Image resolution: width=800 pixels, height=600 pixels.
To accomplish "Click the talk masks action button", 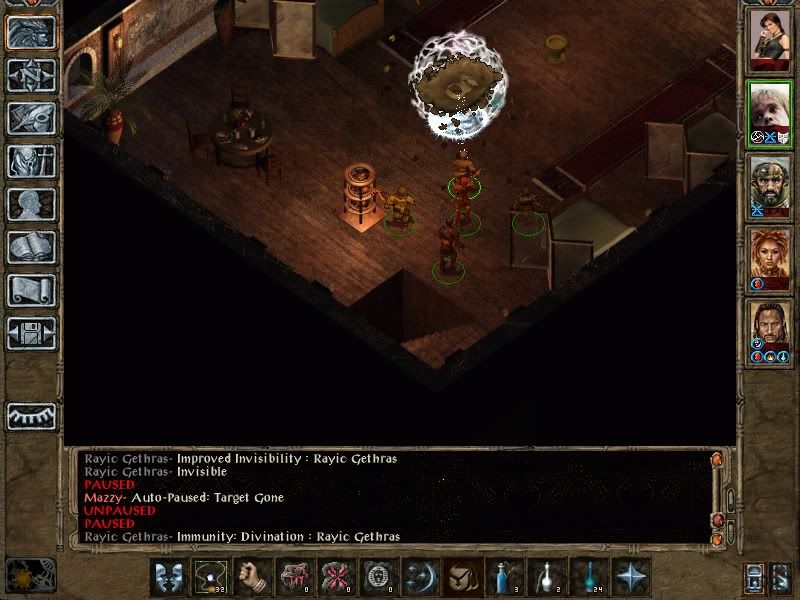I will pos(169,577).
